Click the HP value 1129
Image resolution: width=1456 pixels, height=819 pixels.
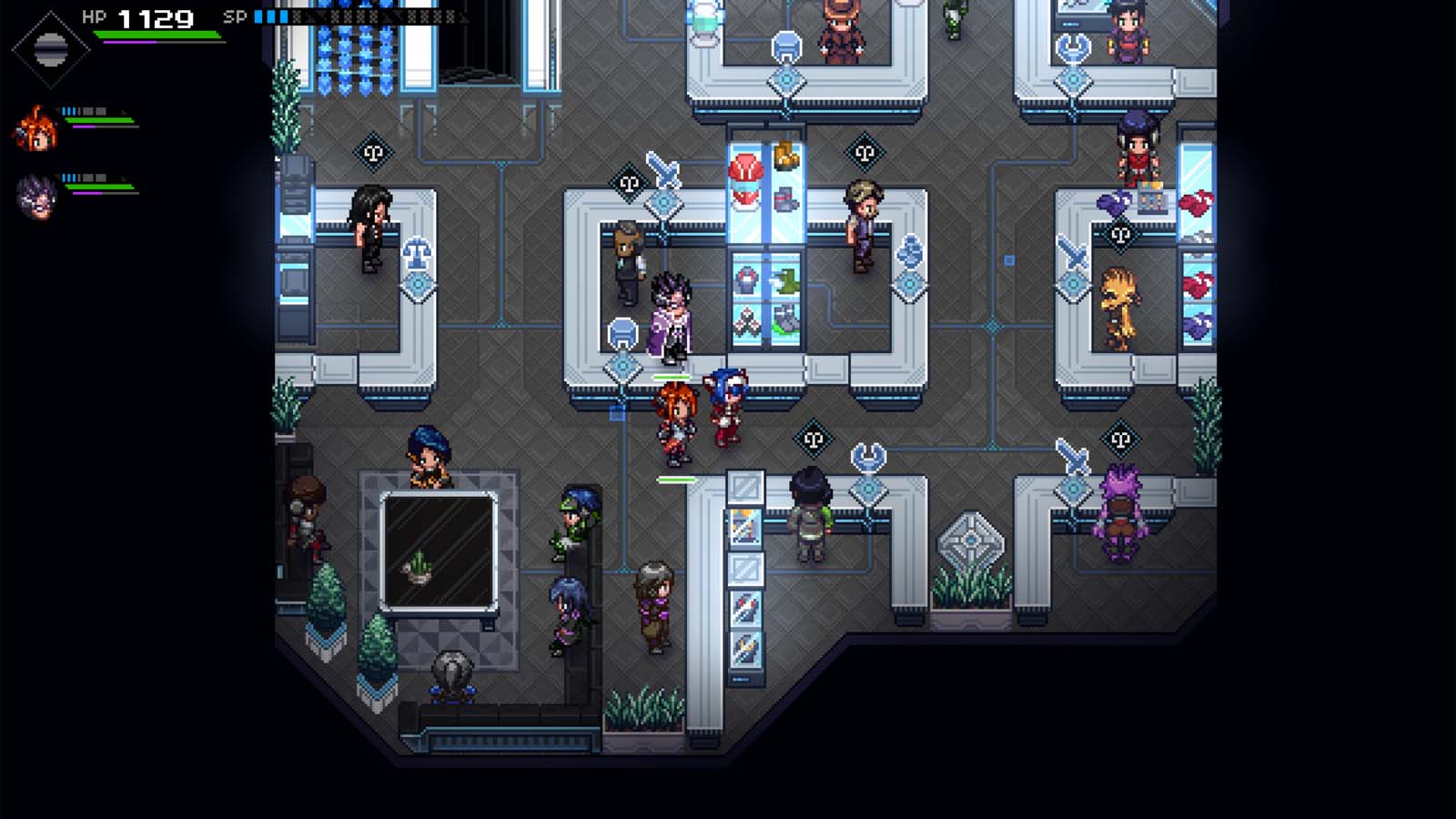tap(153, 15)
